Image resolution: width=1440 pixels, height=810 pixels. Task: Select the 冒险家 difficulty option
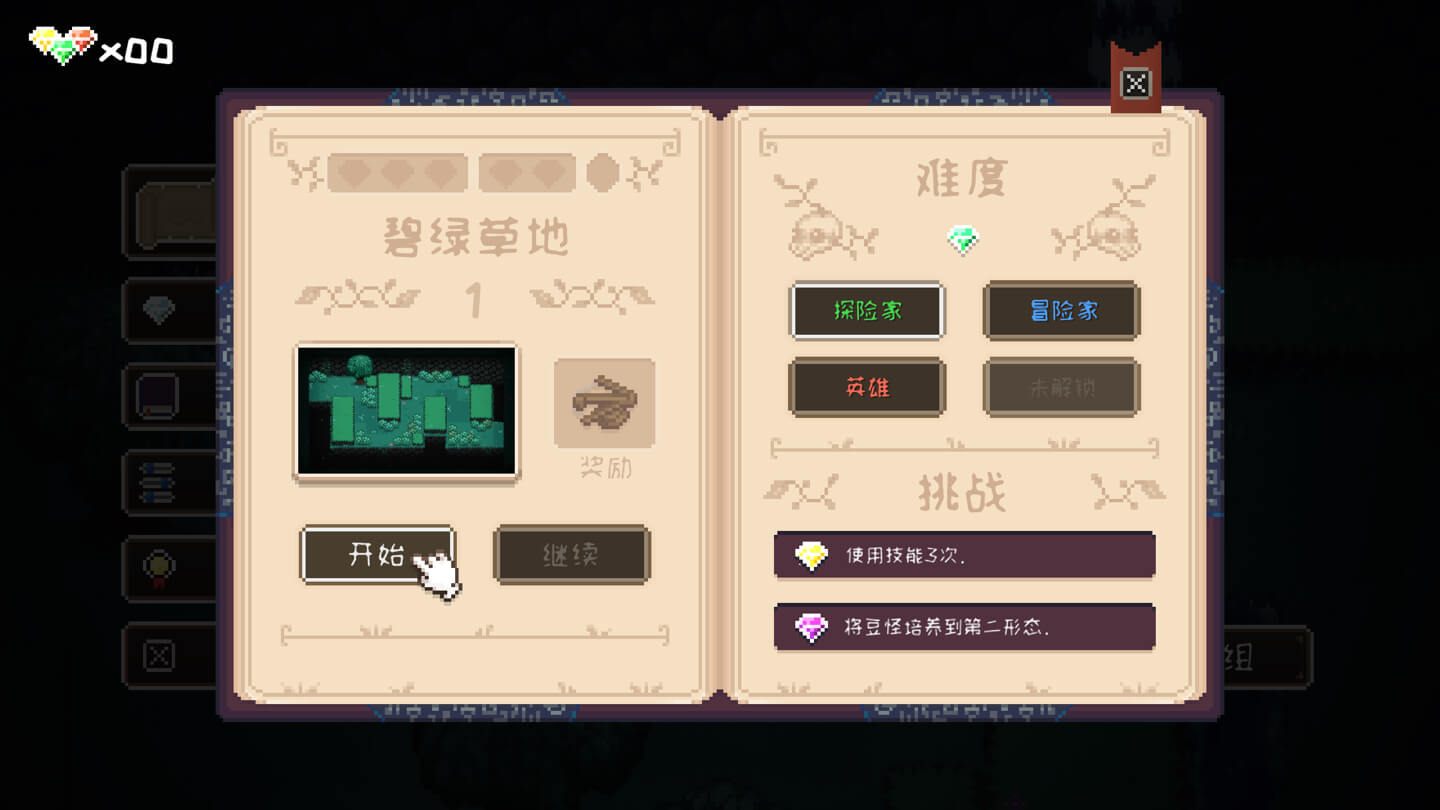click(1061, 311)
